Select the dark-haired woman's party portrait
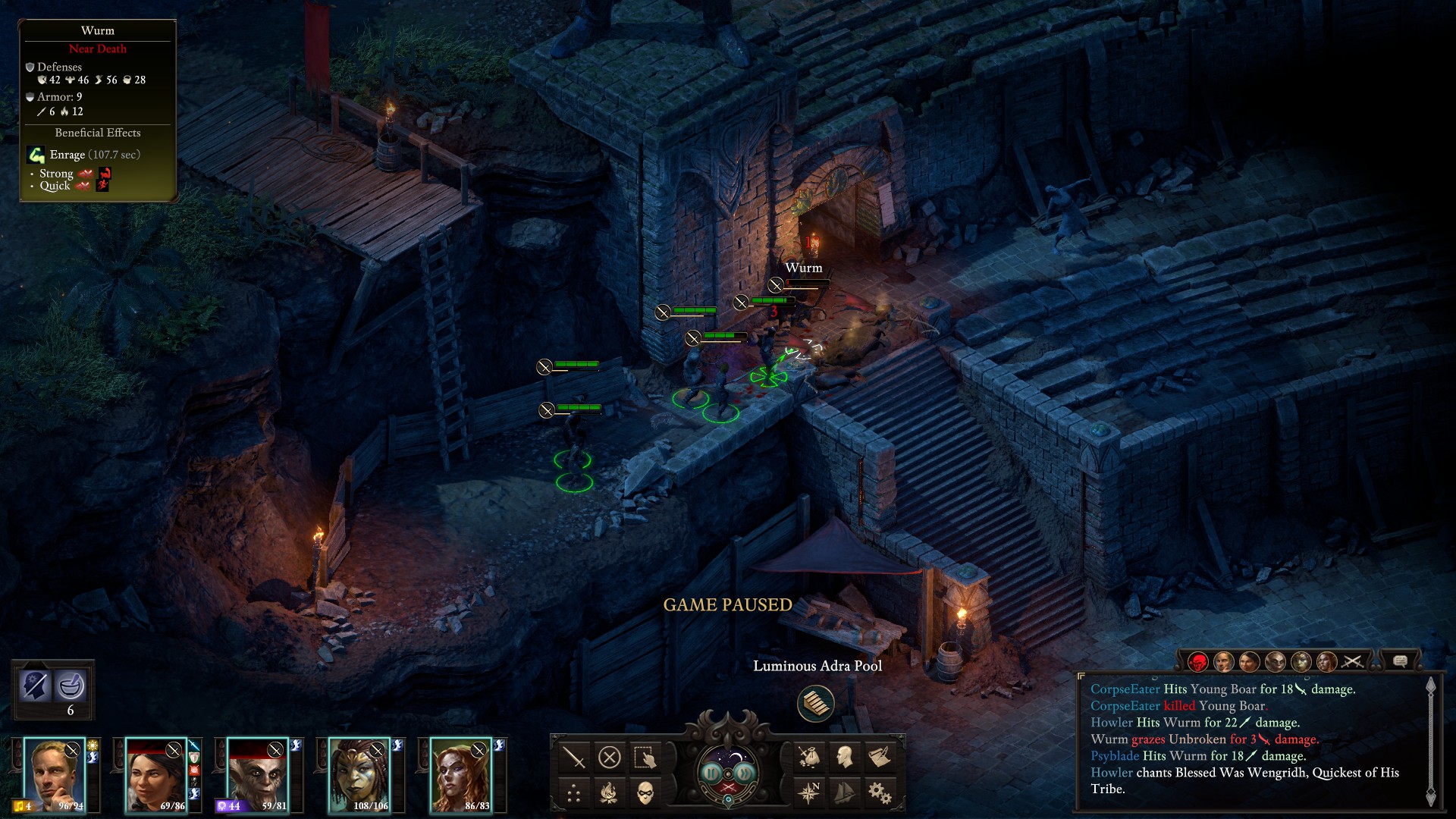 coord(155,775)
